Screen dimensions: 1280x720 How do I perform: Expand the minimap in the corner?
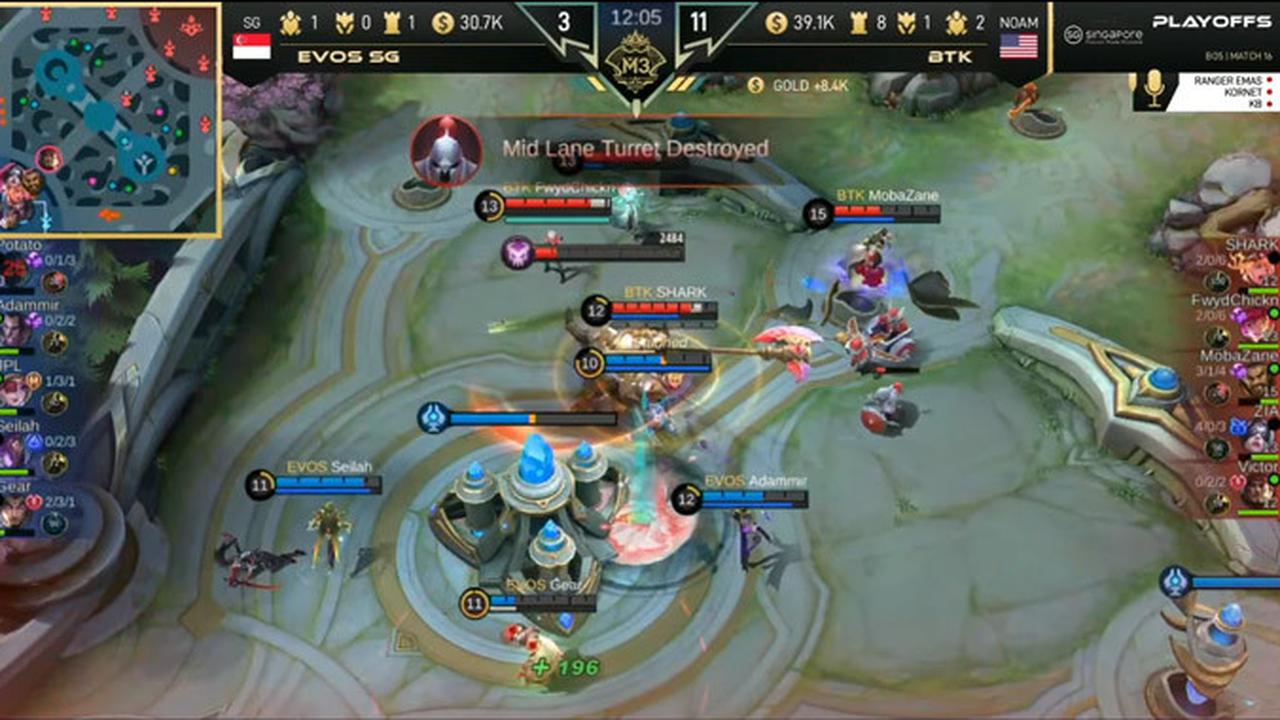110,115
